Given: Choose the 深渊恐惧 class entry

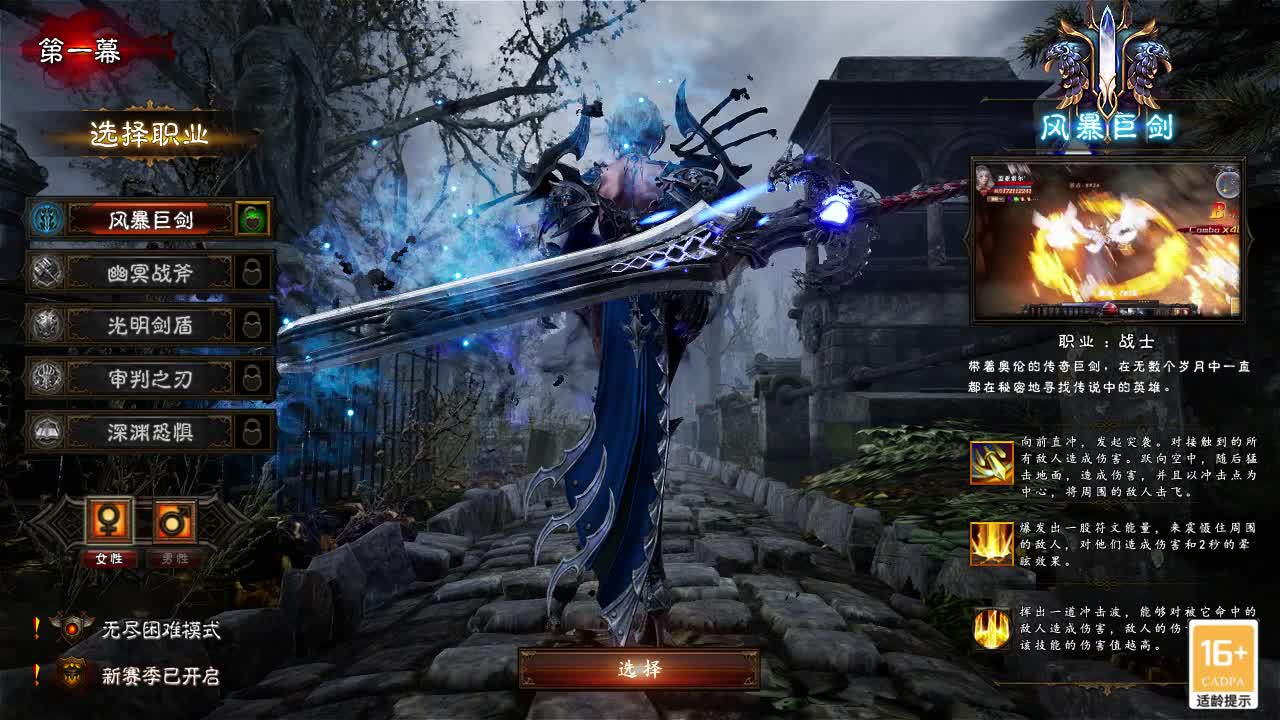Looking at the screenshot, I should pyautogui.click(x=150, y=432).
